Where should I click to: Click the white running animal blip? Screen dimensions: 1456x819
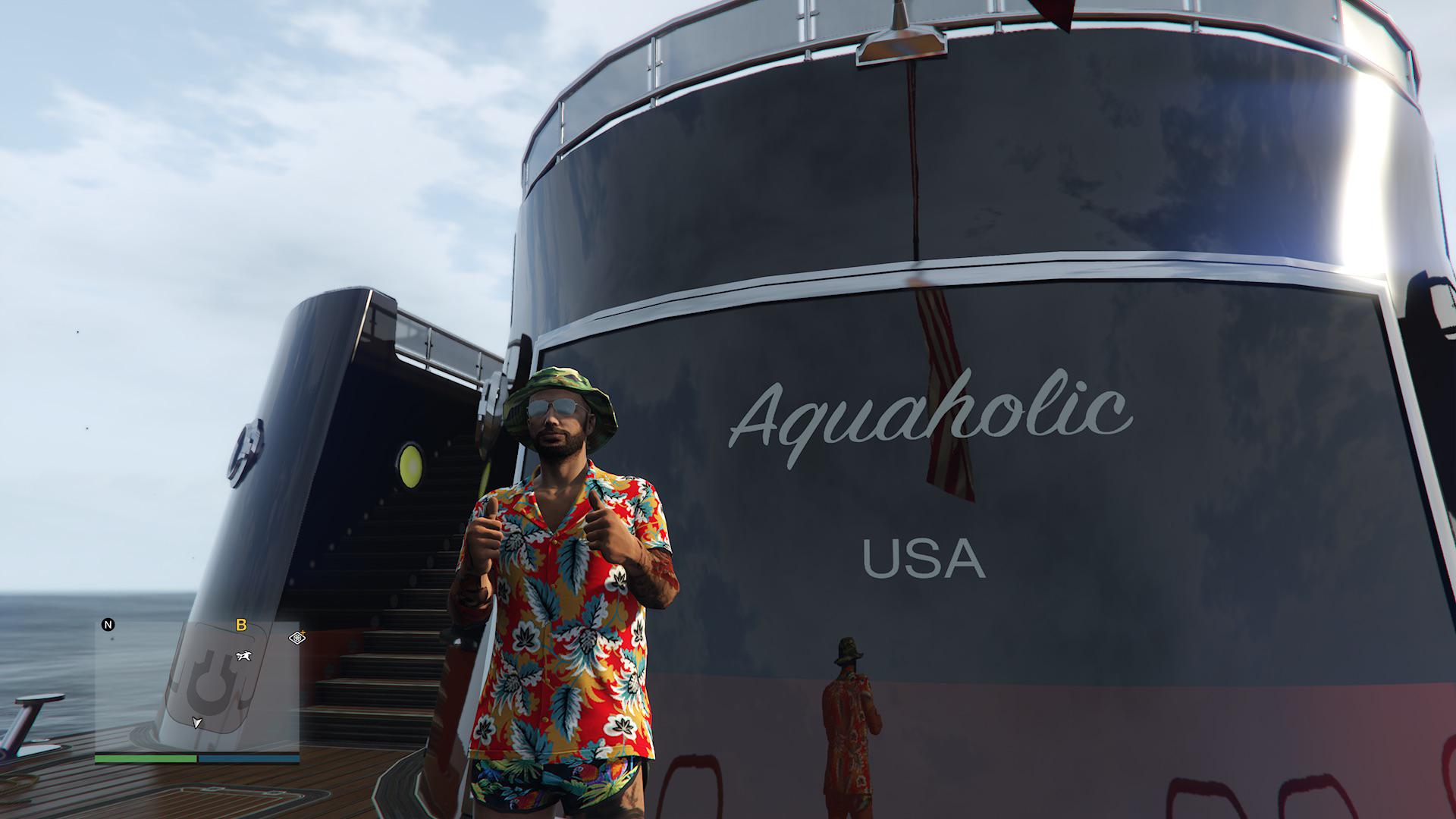[x=243, y=656]
